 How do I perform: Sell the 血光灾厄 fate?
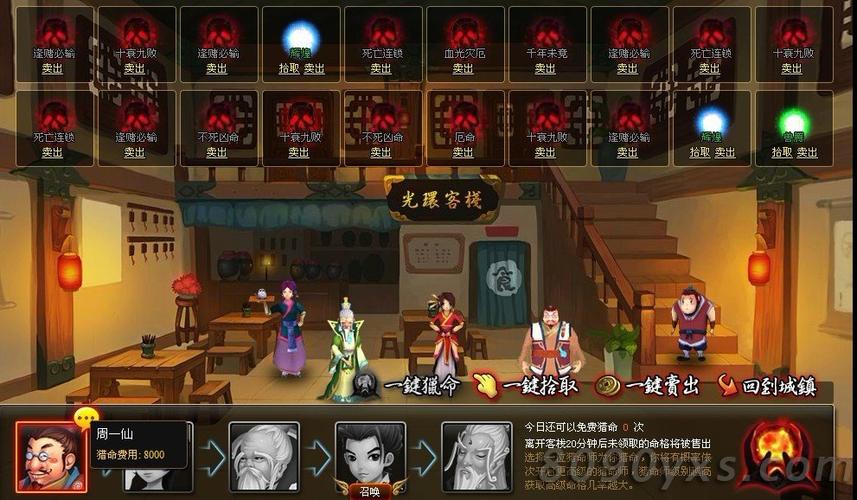[x=463, y=69]
